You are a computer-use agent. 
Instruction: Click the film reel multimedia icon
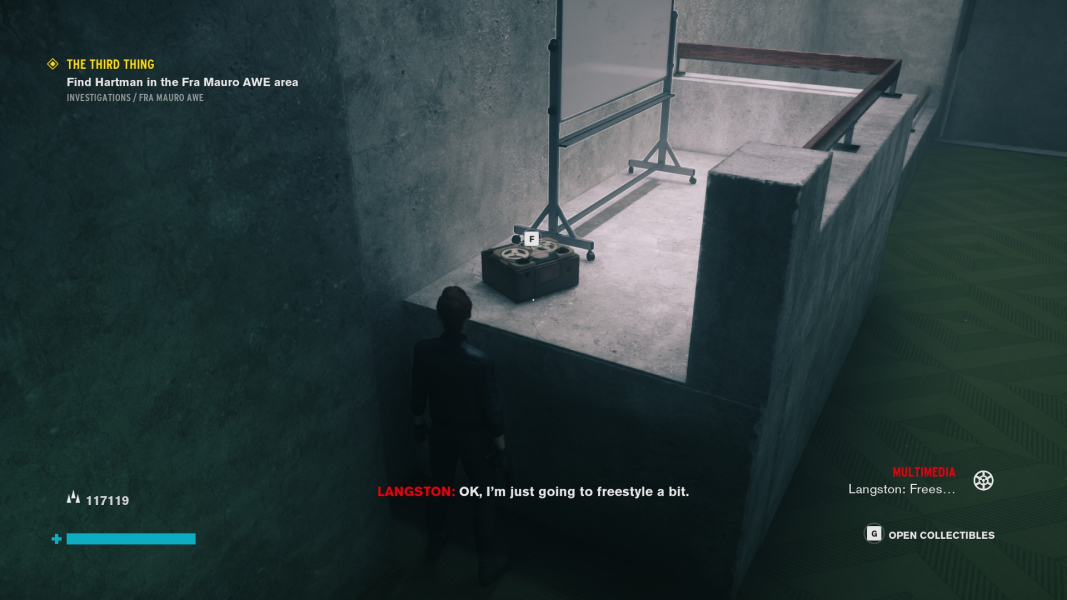point(983,481)
